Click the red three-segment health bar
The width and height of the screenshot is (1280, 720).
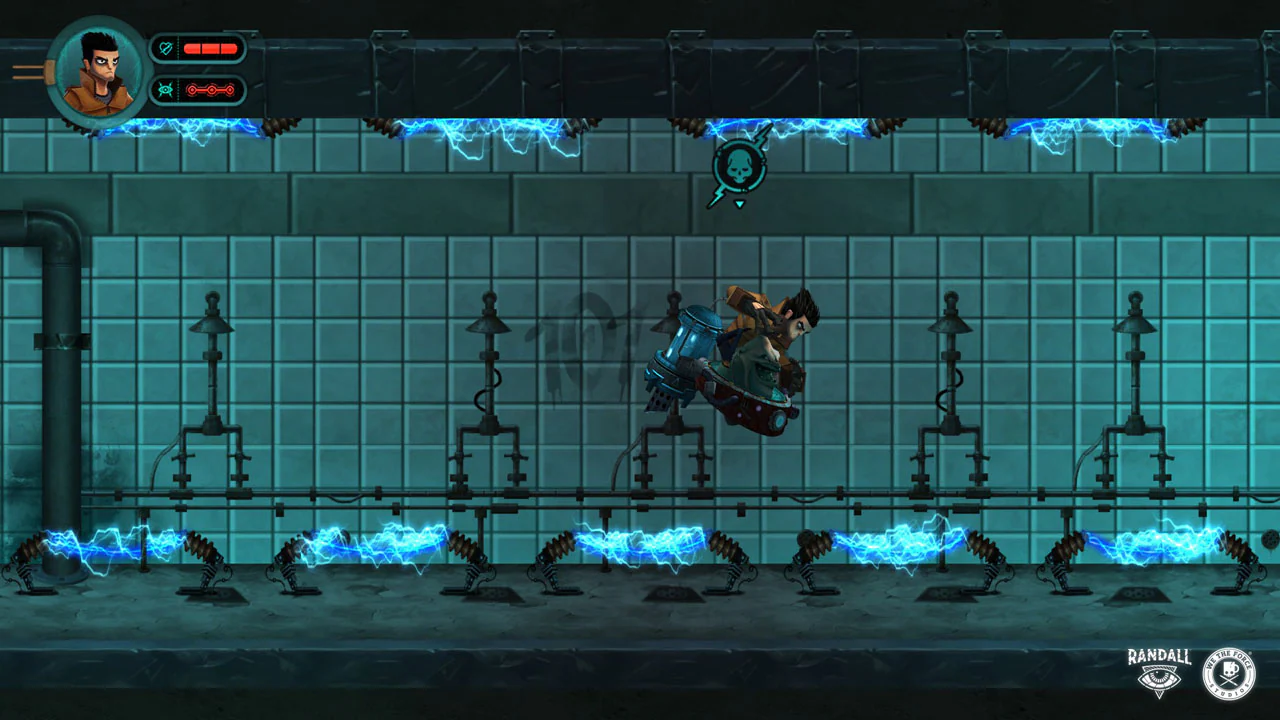[x=210, y=48]
